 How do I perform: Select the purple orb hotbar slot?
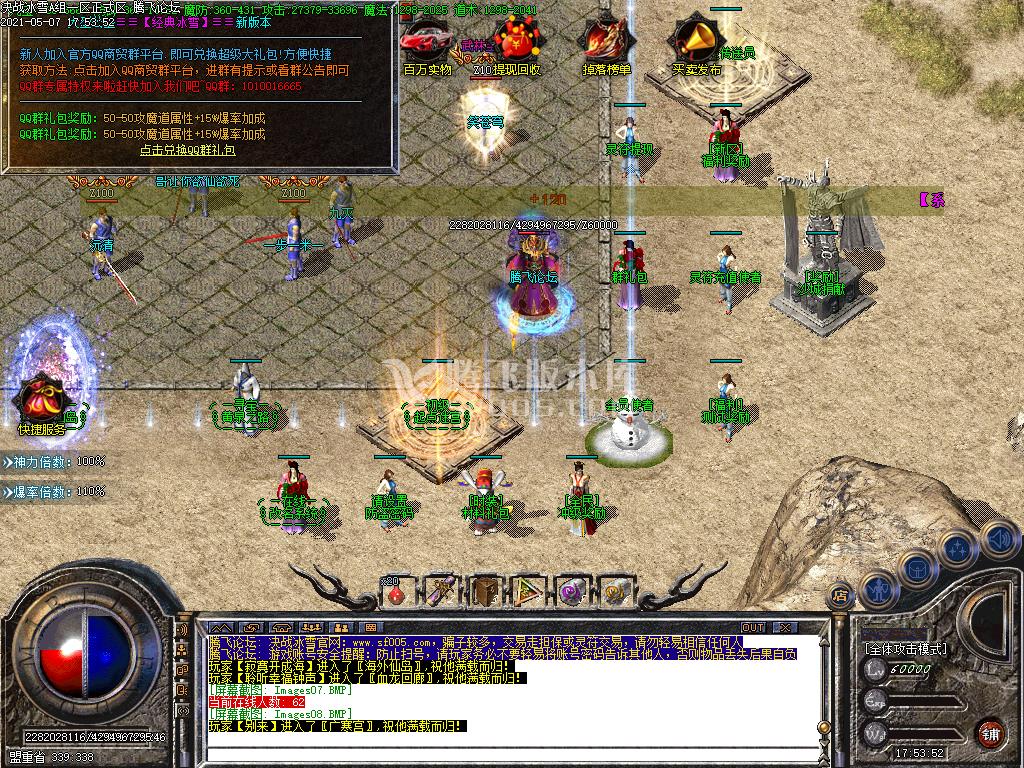click(x=573, y=591)
